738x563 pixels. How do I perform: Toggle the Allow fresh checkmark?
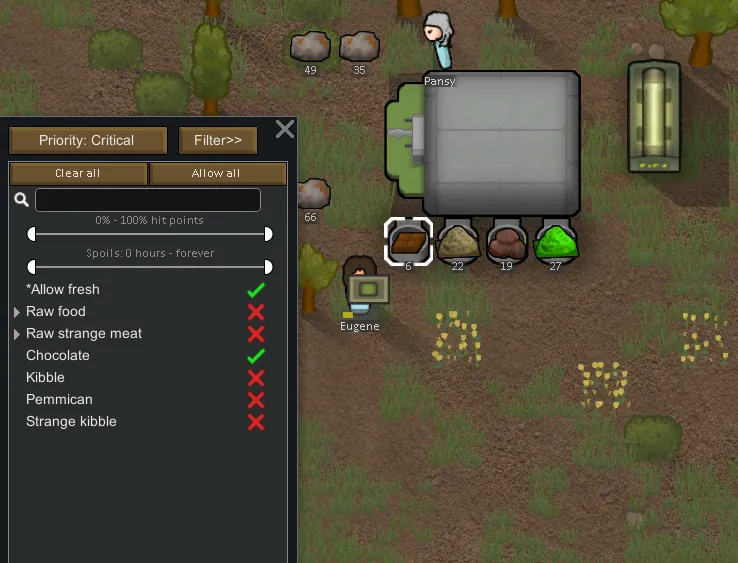click(256, 290)
